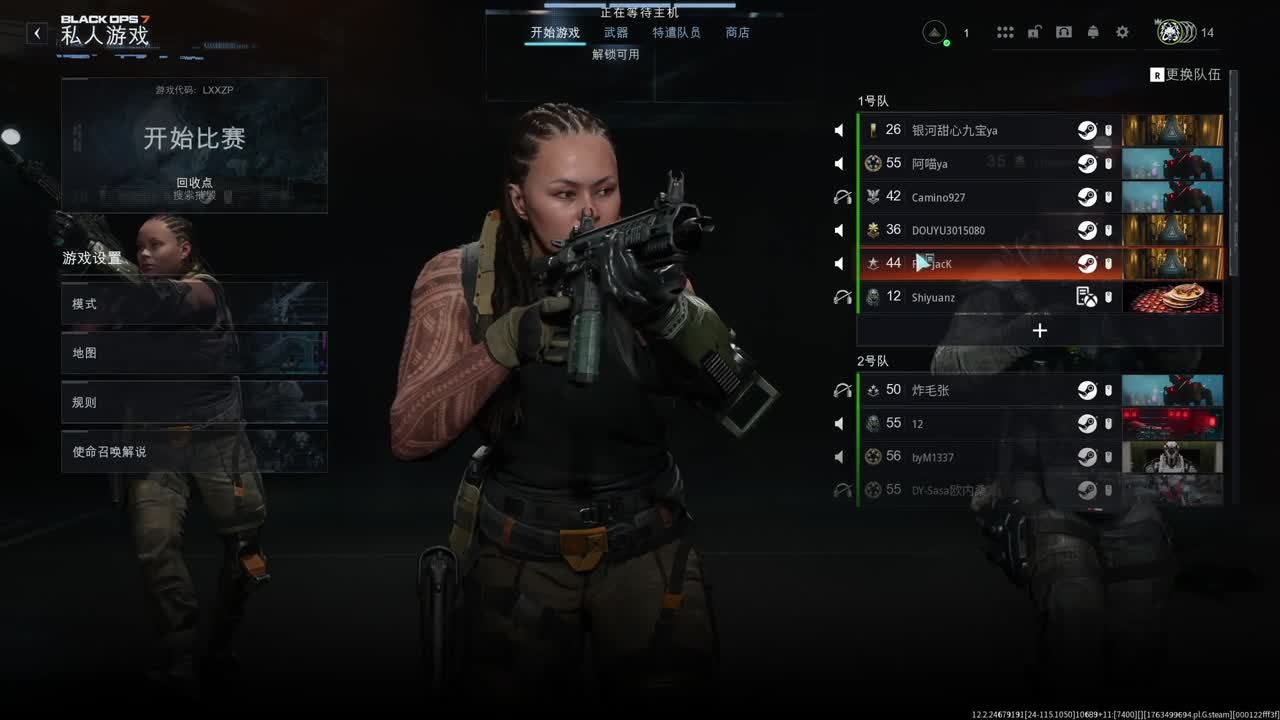Start the match with 开始比赛
1280x720 pixels.
194,139
